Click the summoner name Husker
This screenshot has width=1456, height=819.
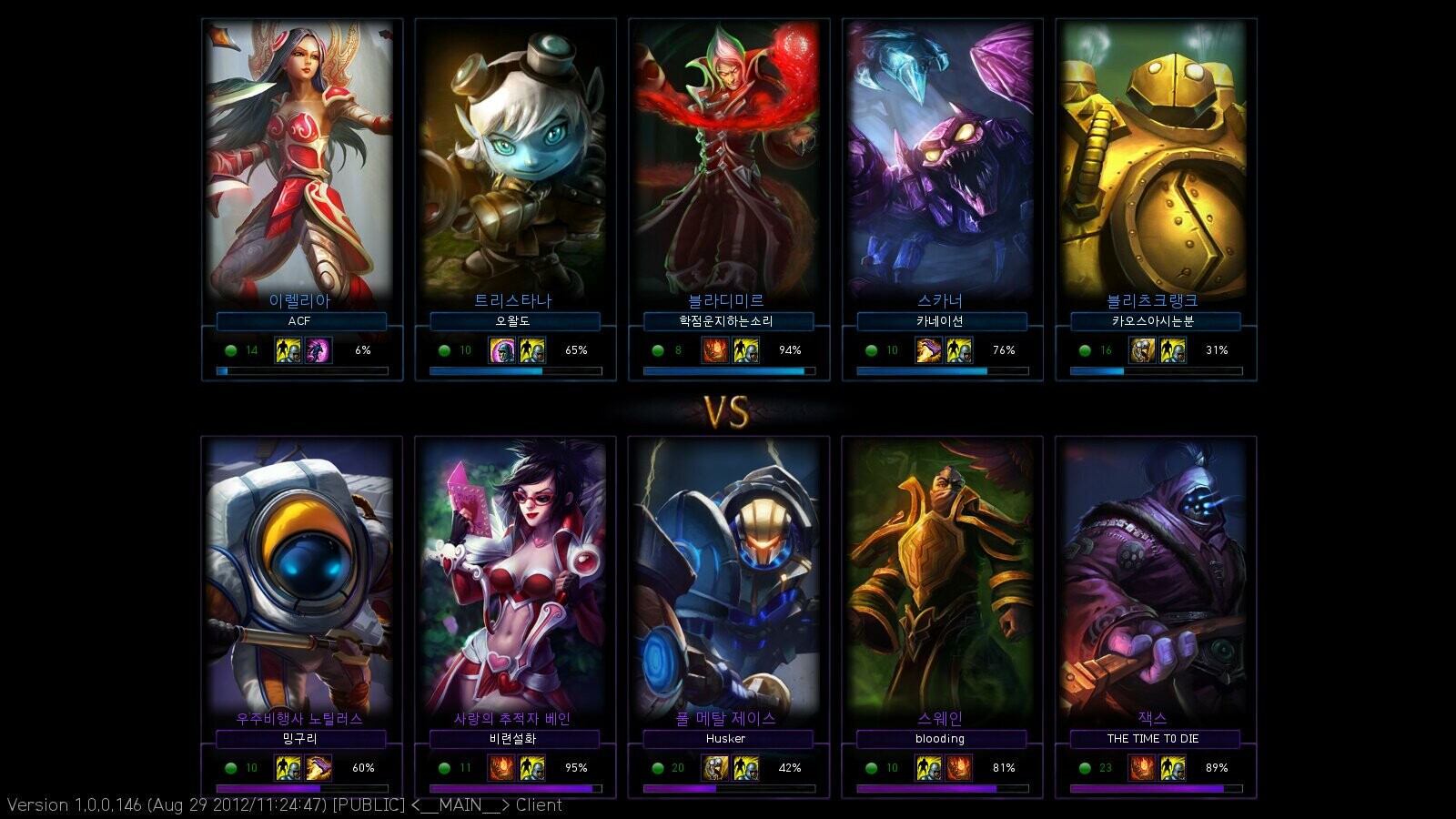tap(726, 739)
